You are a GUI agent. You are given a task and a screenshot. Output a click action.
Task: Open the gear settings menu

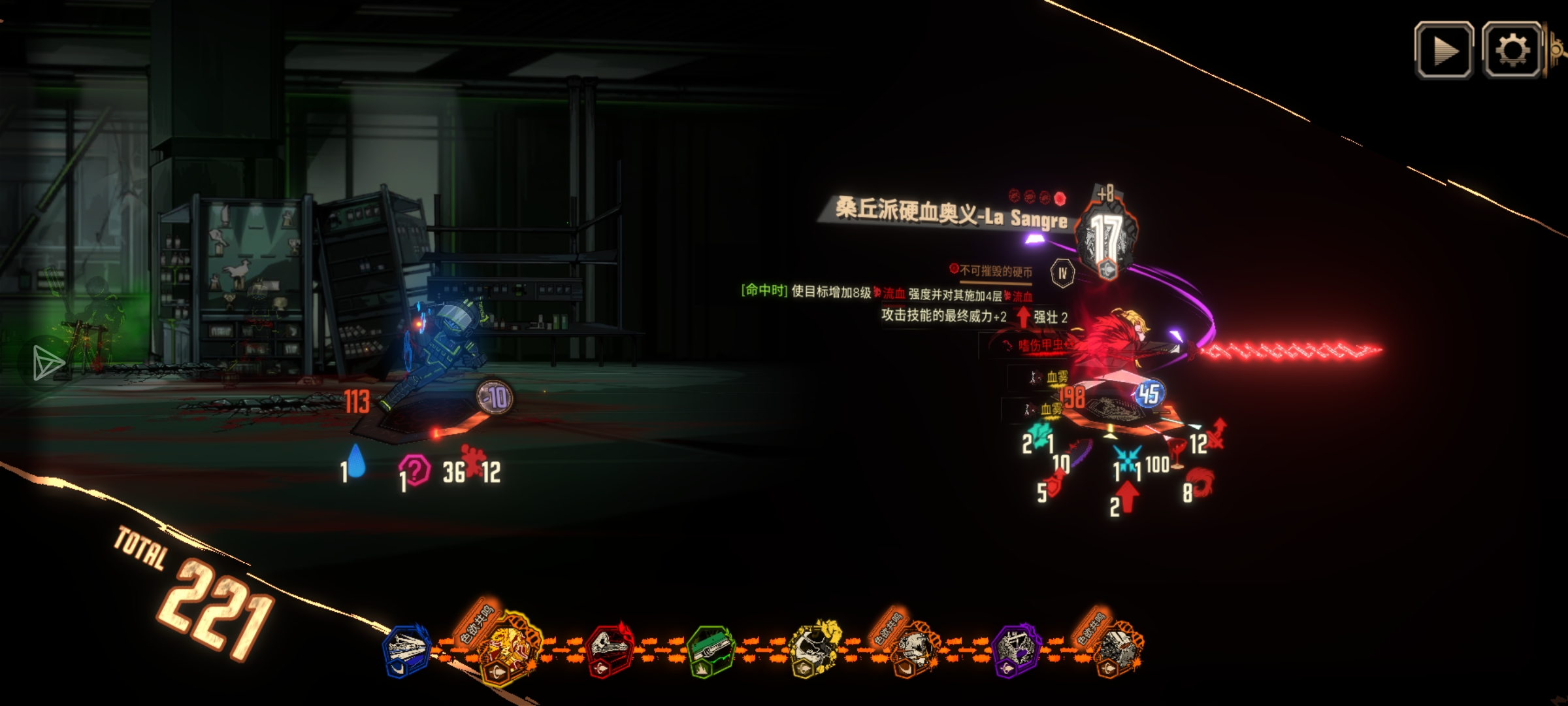(x=1512, y=50)
